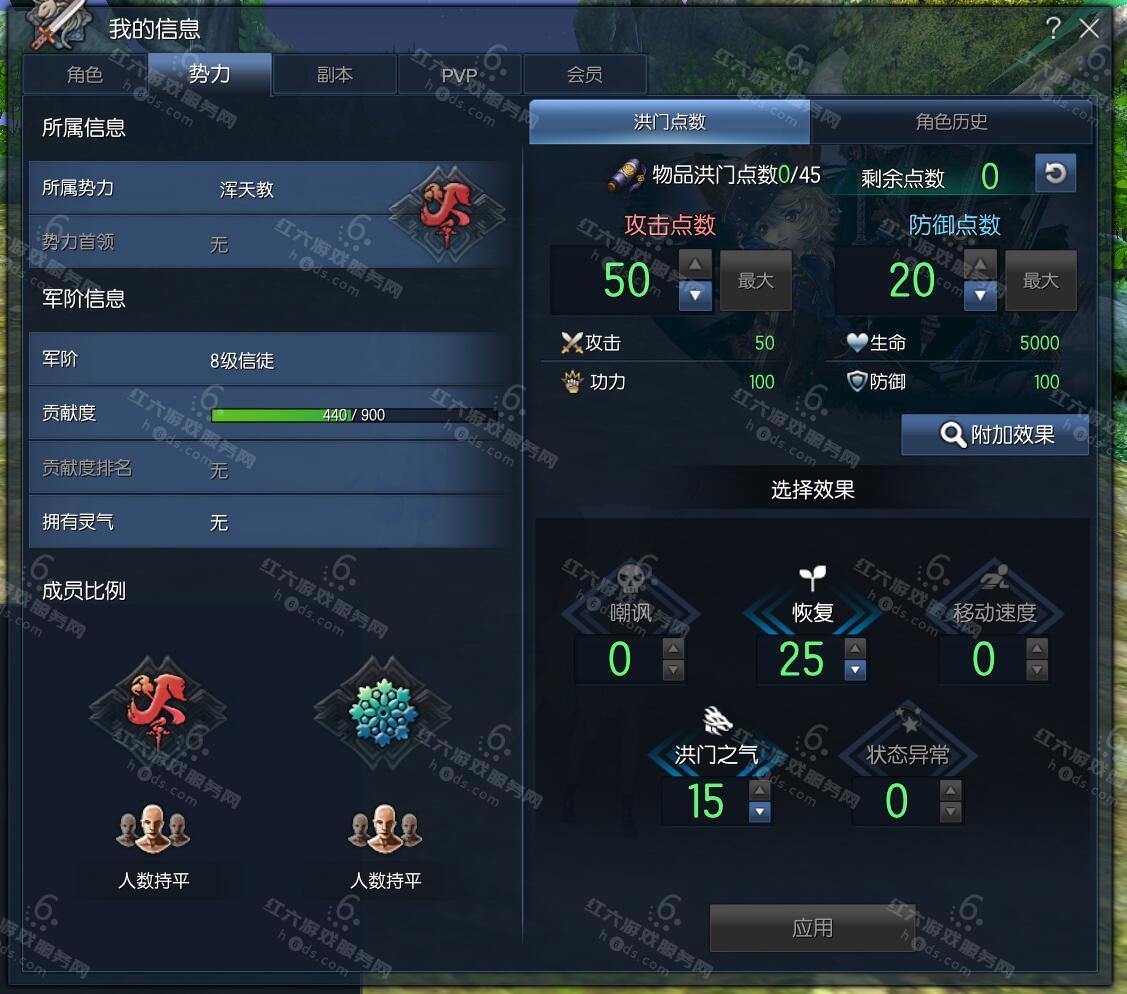This screenshot has width=1127, height=994.
Task: Select the 洪门点数 tab
Action: click(x=669, y=122)
